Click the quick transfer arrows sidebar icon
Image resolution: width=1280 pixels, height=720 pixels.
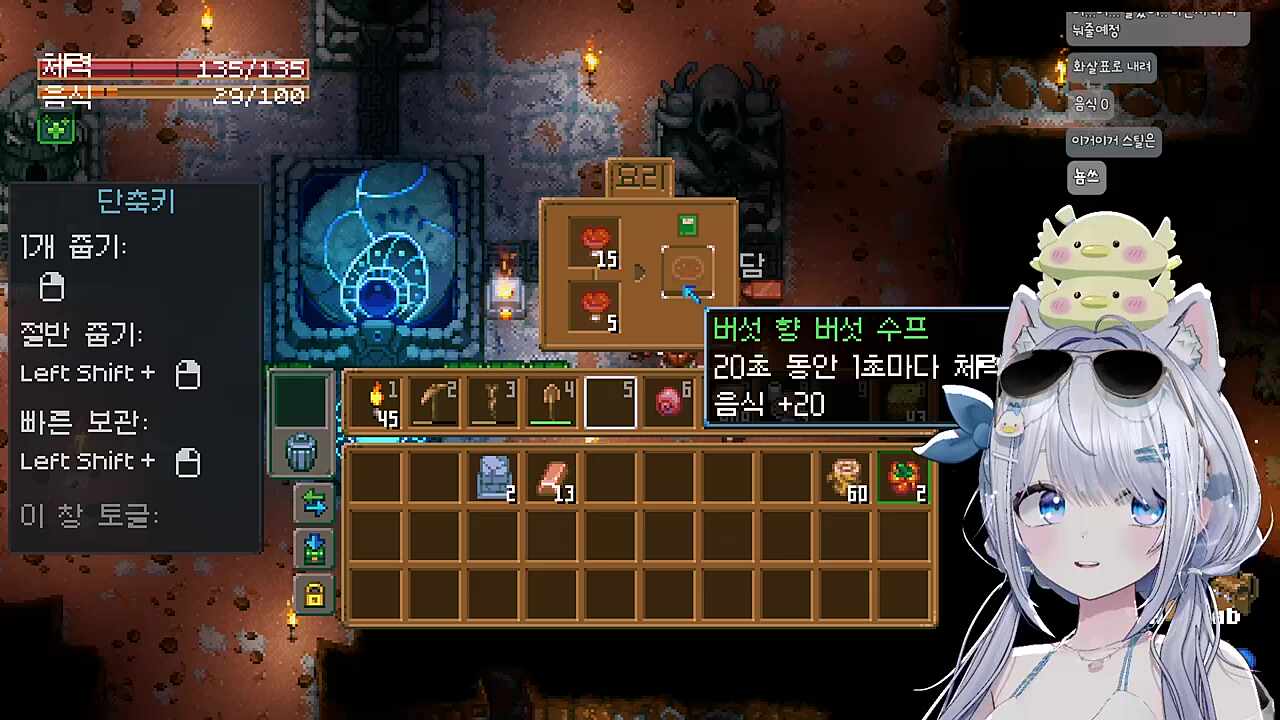(x=312, y=505)
